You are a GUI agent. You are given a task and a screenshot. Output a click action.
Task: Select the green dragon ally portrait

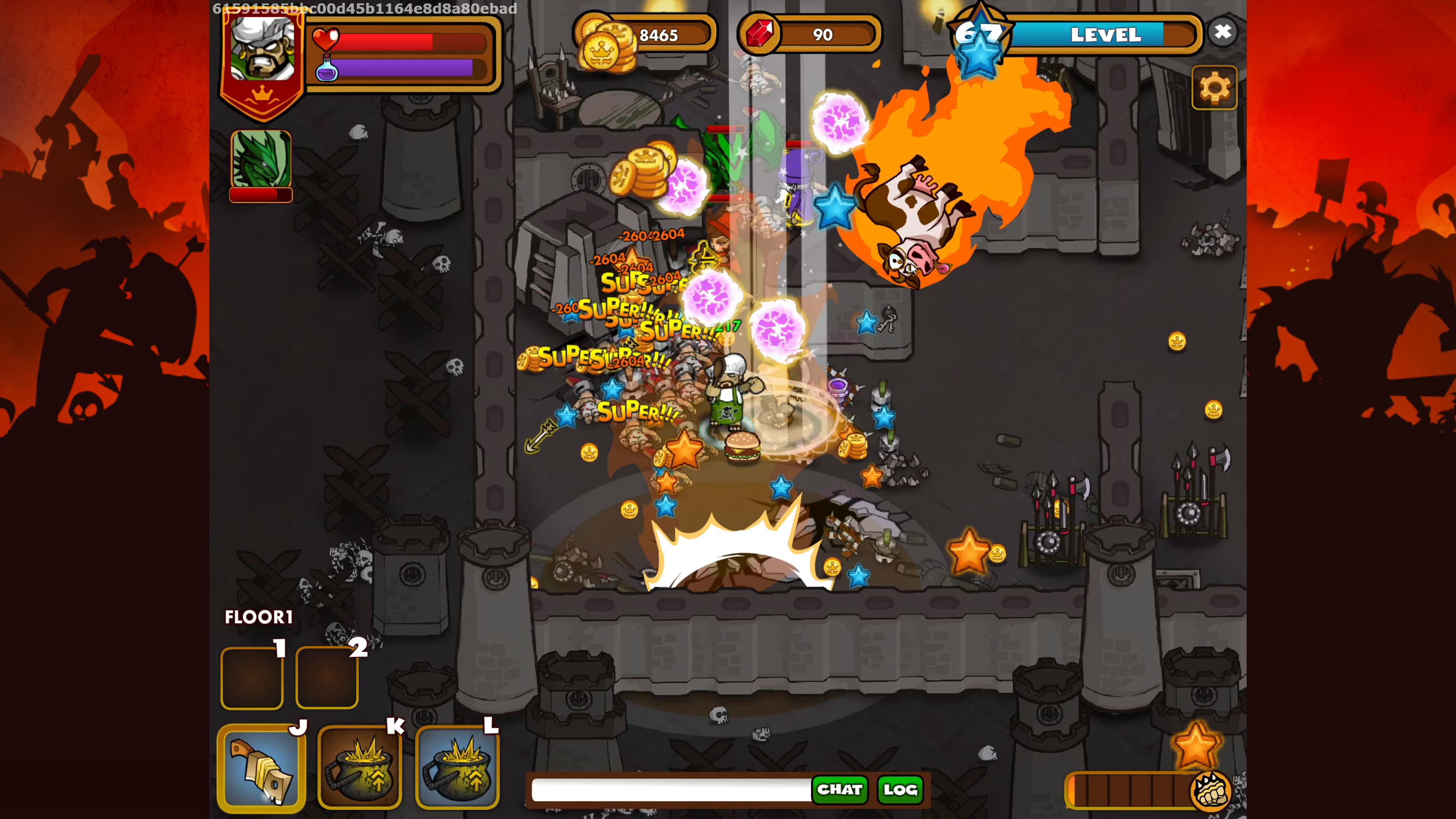(x=260, y=159)
